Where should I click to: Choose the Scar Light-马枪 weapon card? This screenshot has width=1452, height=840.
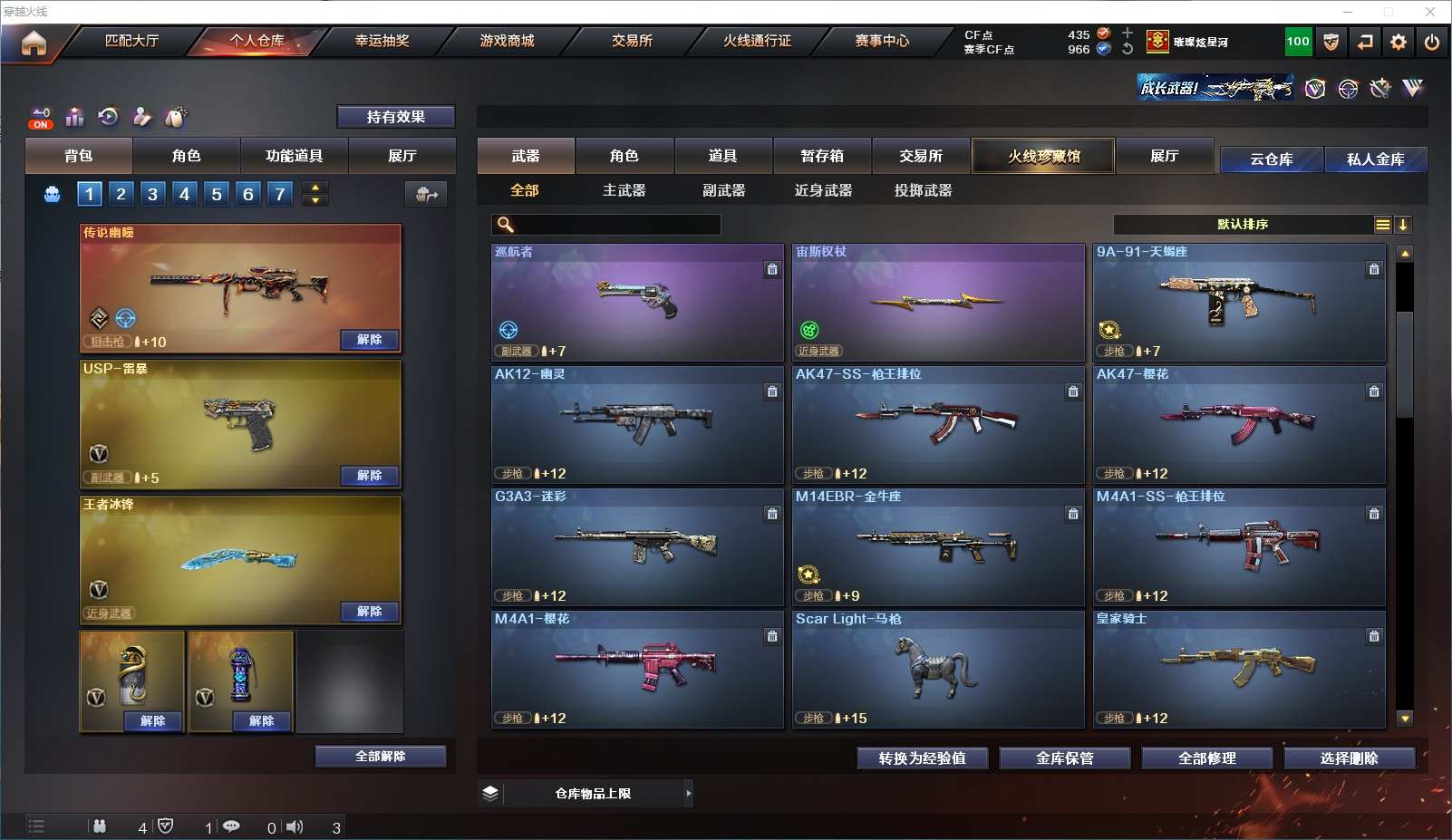[x=938, y=669]
